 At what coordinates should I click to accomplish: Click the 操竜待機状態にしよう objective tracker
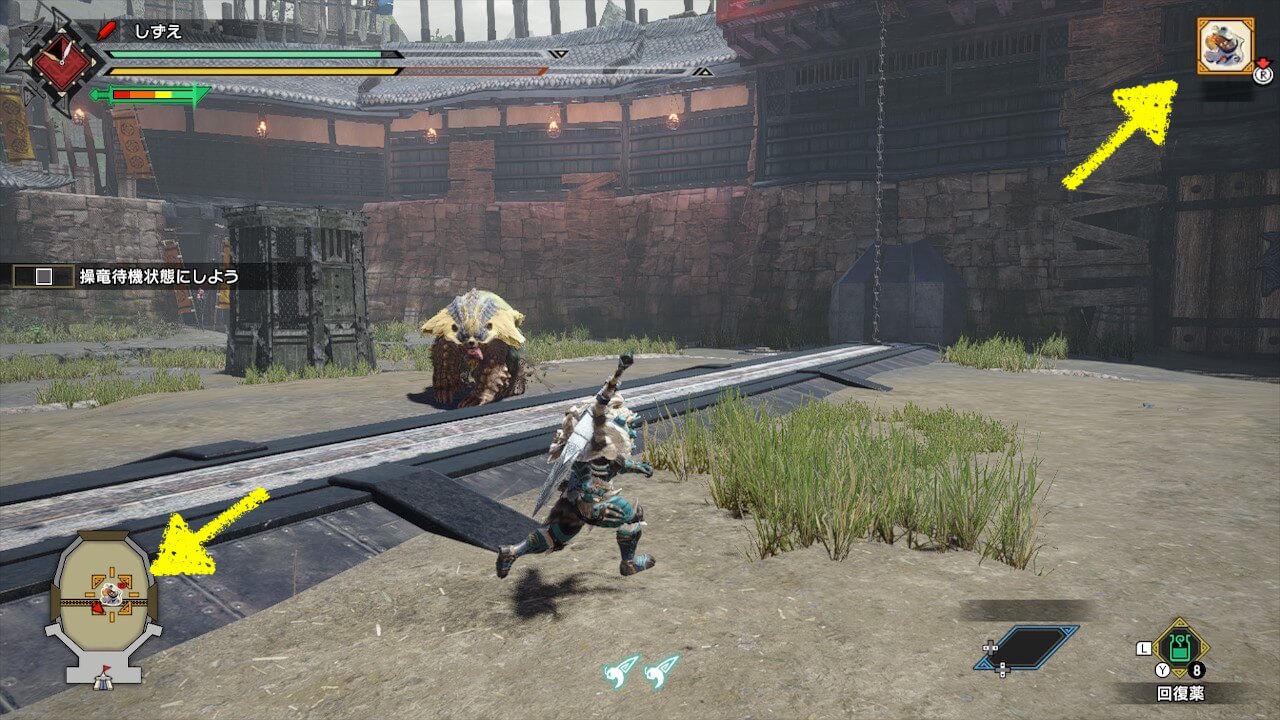coord(130,276)
